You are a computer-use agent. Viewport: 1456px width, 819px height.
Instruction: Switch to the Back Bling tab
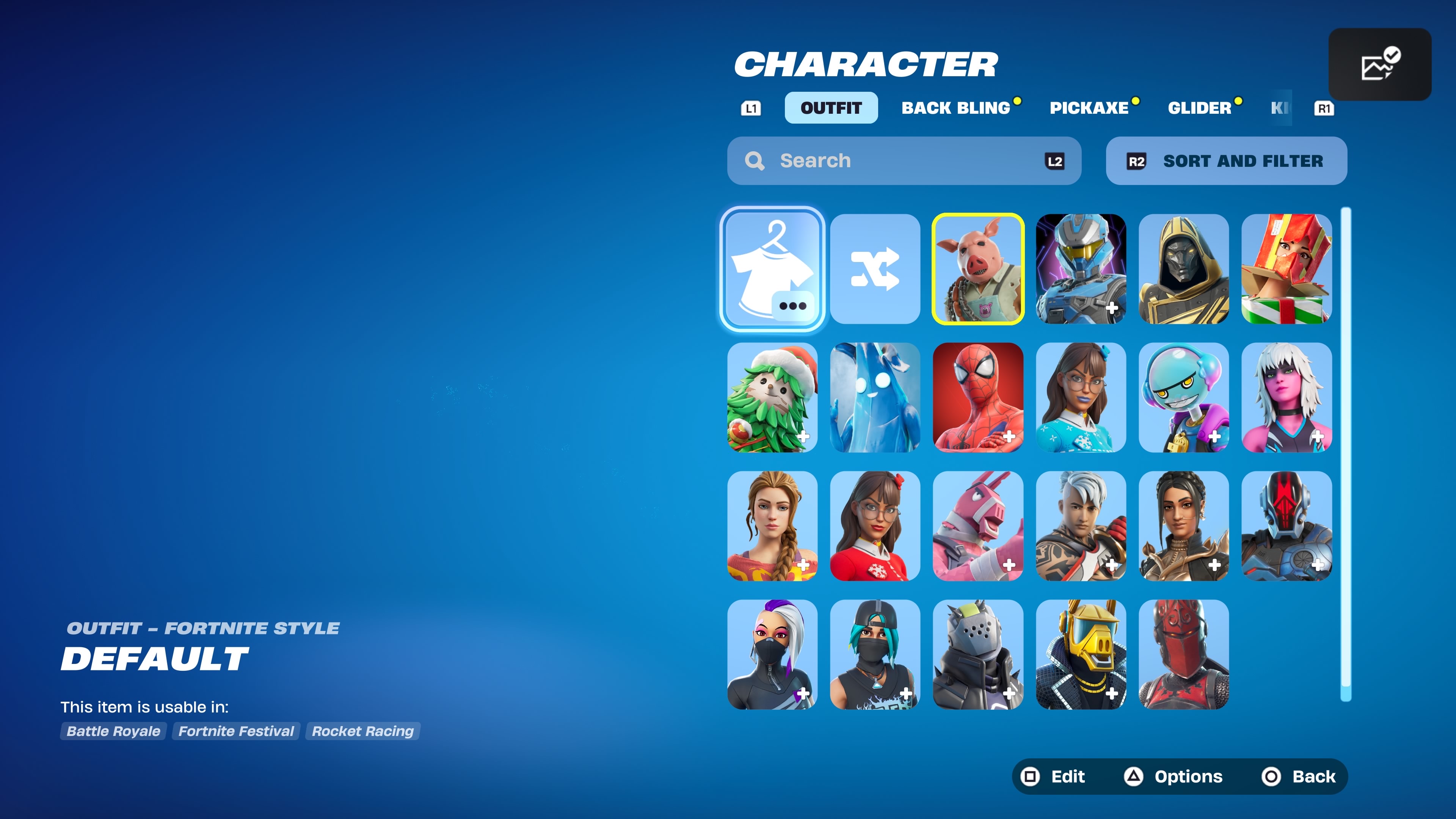pos(955,108)
